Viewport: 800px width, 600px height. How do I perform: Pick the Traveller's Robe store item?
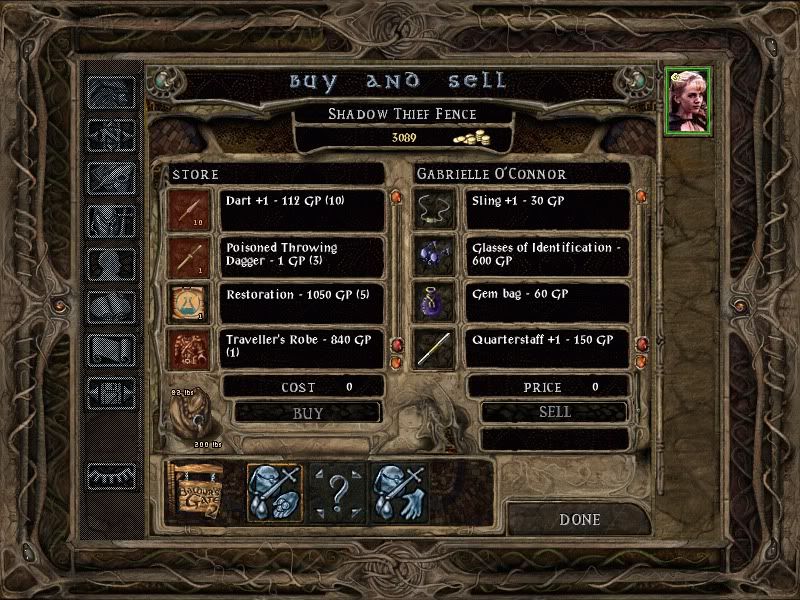click(301, 347)
